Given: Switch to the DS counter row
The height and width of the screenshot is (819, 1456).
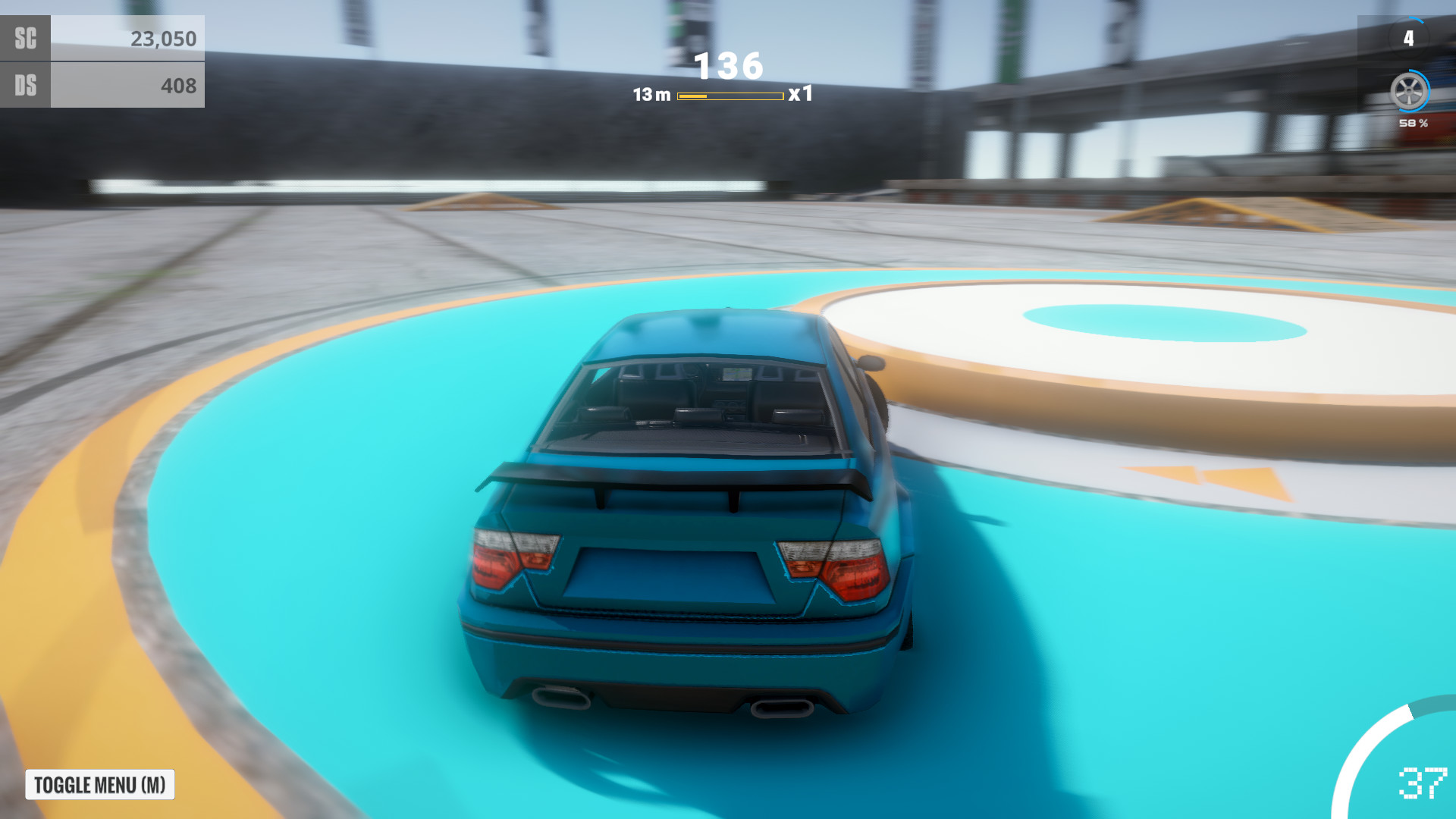Looking at the screenshot, I should click(102, 86).
